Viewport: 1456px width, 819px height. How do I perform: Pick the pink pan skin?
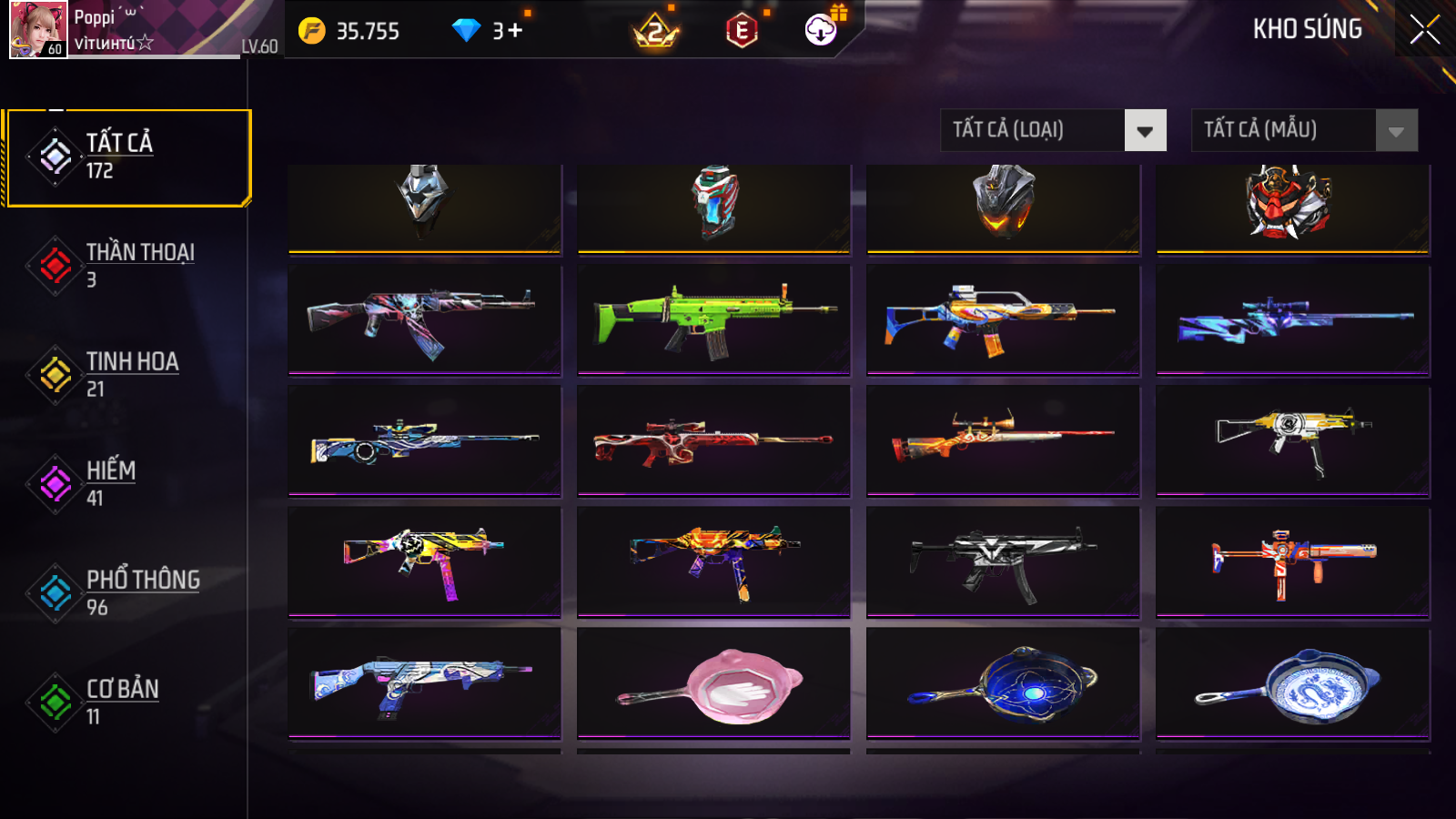[x=713, y=682]
